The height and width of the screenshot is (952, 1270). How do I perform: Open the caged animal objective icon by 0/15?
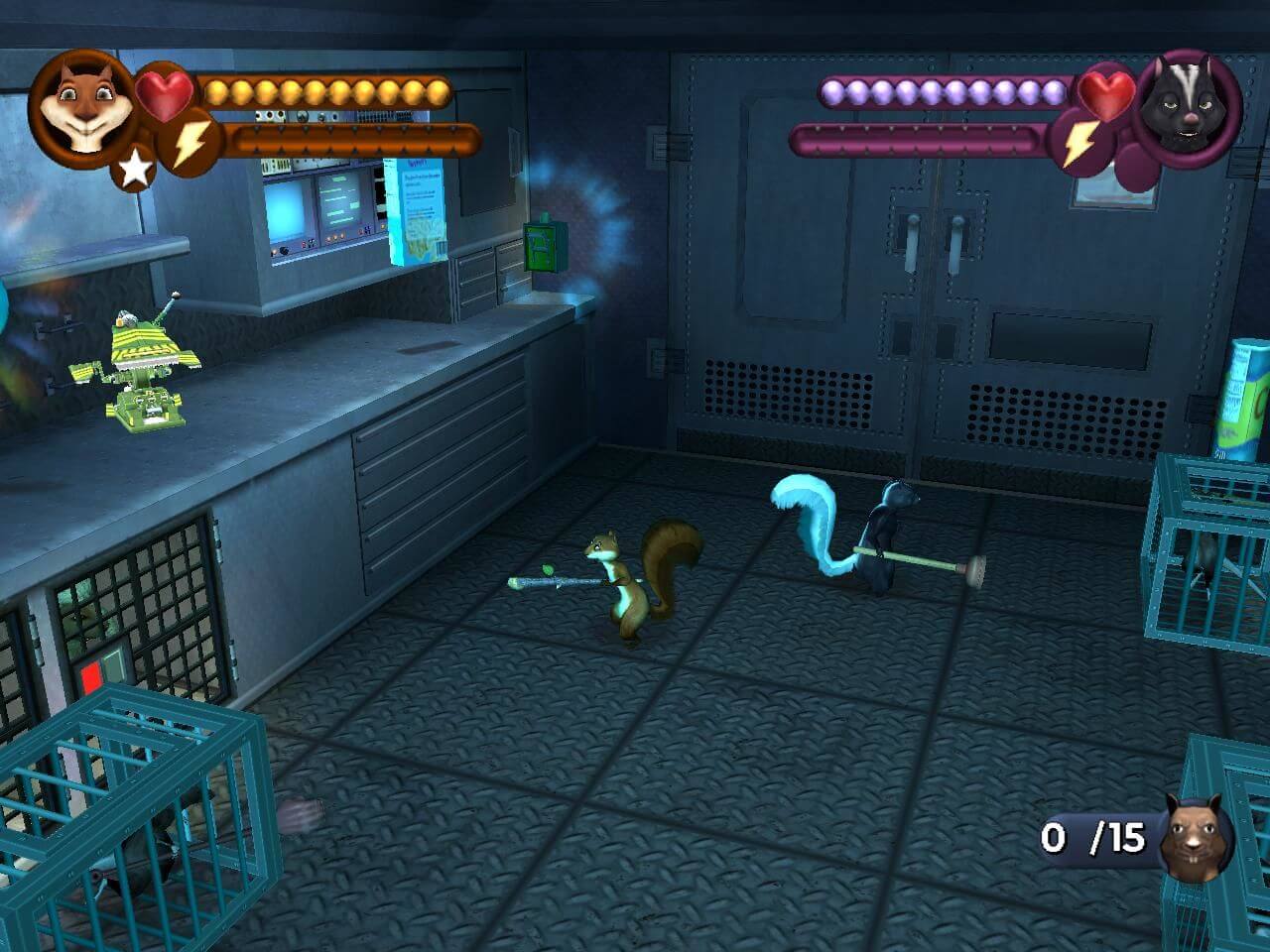[1195, 840]
